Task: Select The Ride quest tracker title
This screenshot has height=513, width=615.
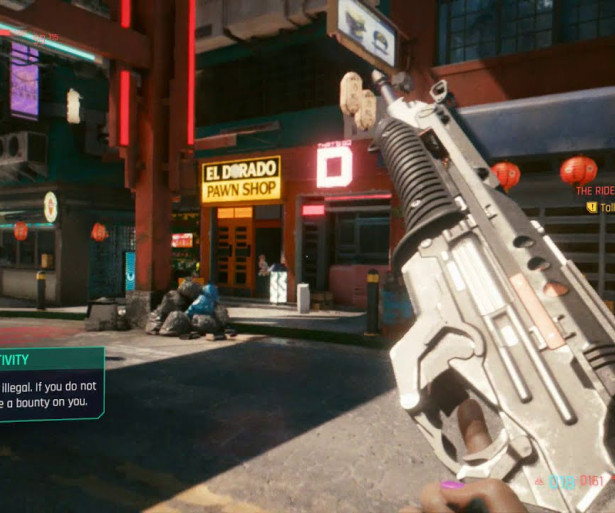Action: [x=595, y=190]
